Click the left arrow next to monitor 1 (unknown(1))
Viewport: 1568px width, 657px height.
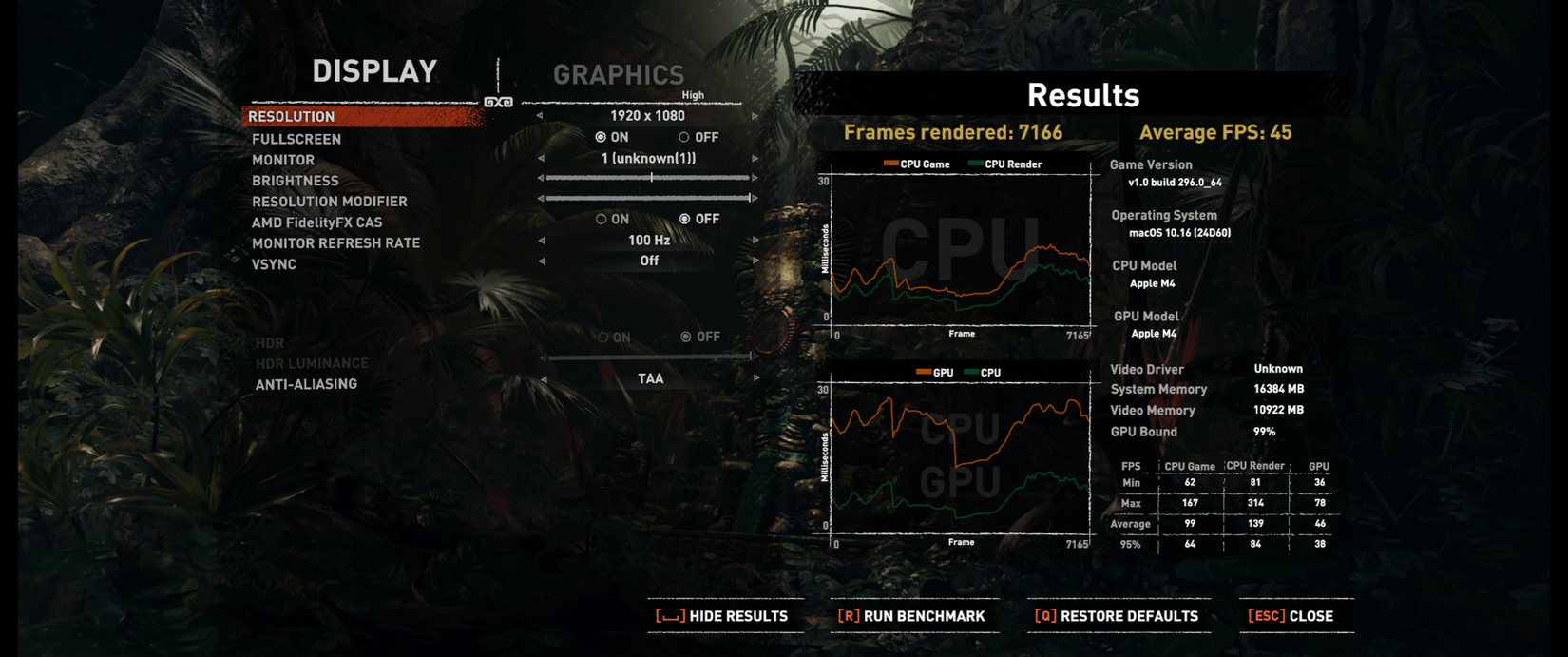tap(542, 159)
